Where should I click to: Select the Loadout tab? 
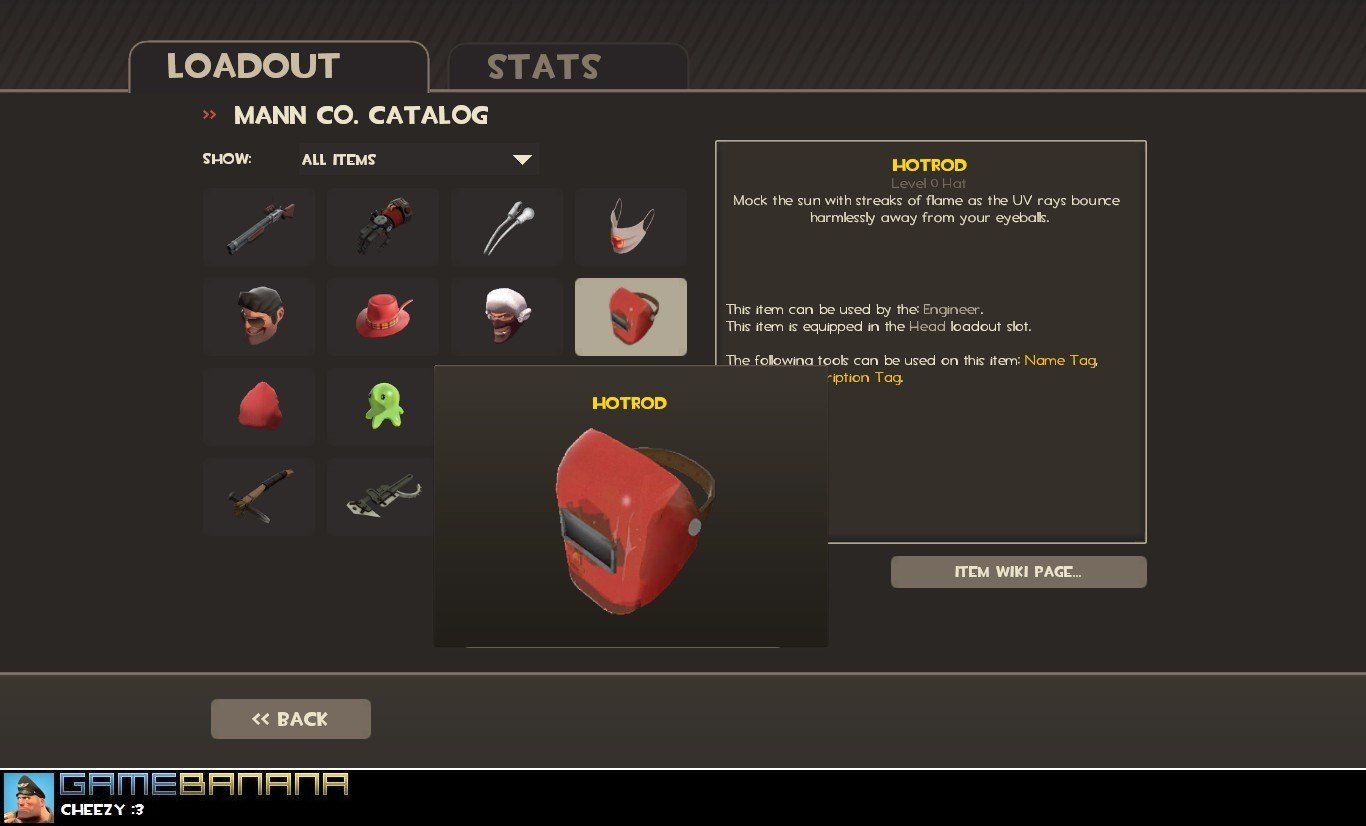point(253,66)
